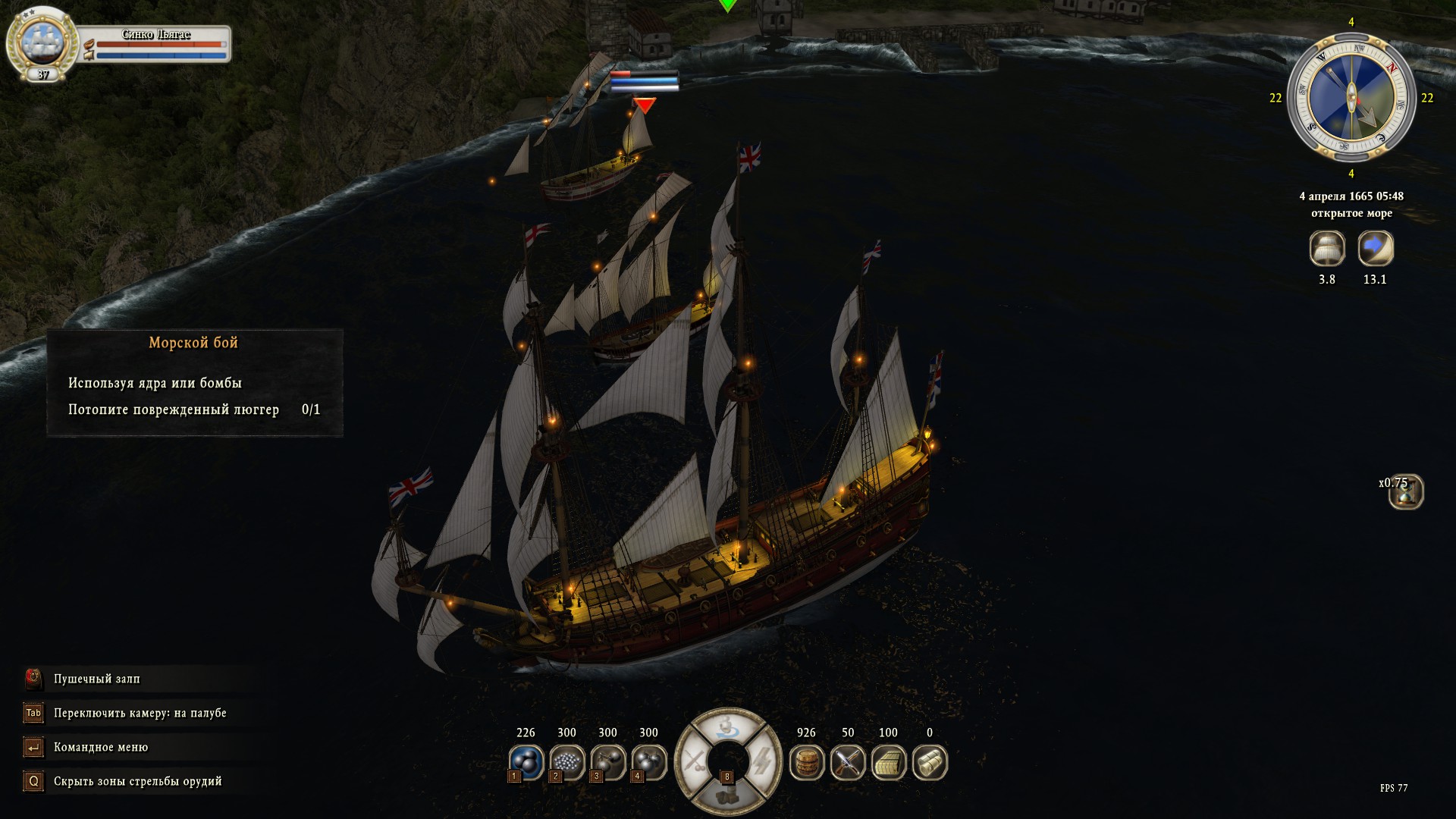Open the Командное меню command menu
The width and height of the screenshot is (1456, 819).
point(100,747)
